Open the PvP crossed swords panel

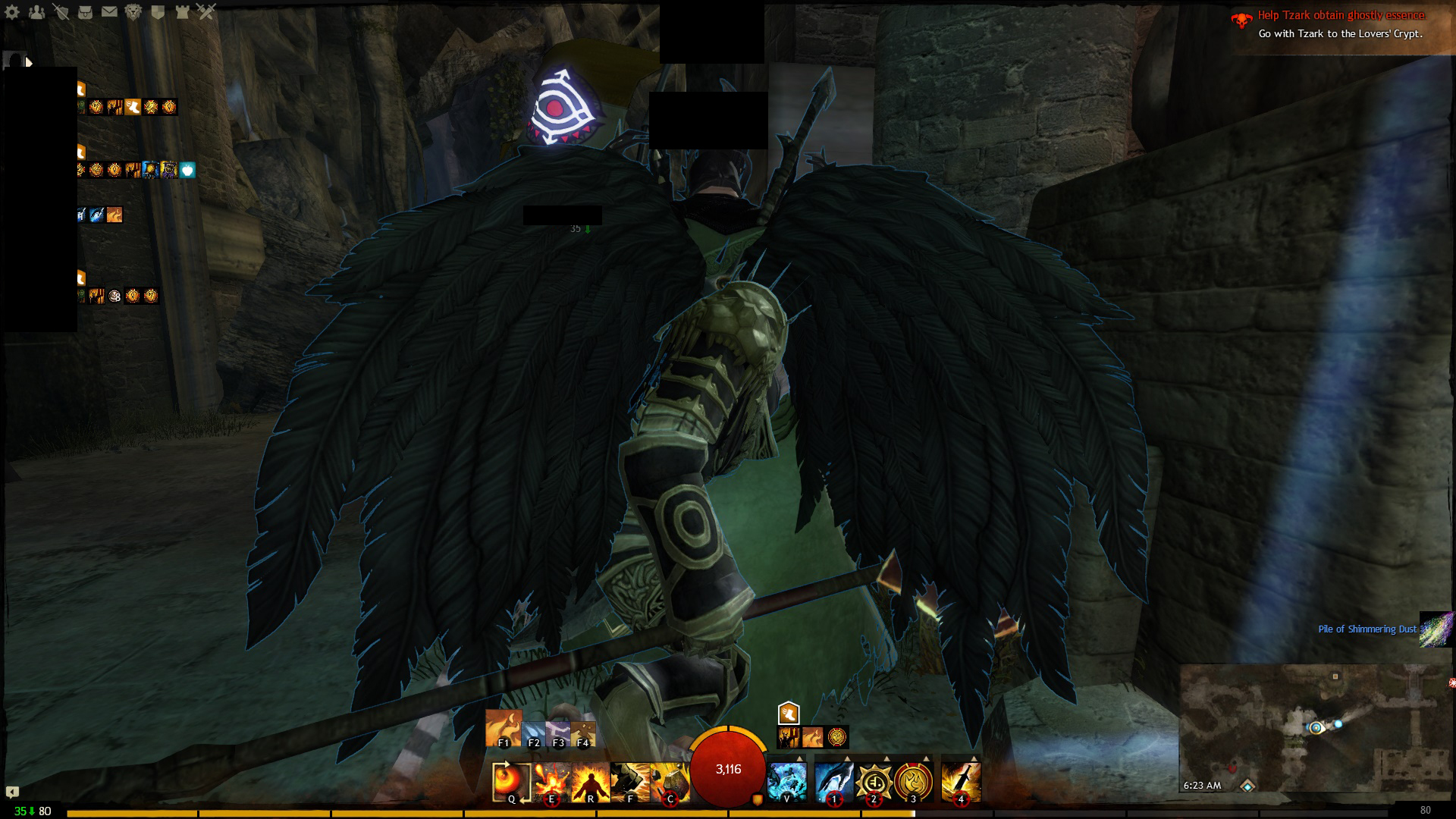(206, 12)
